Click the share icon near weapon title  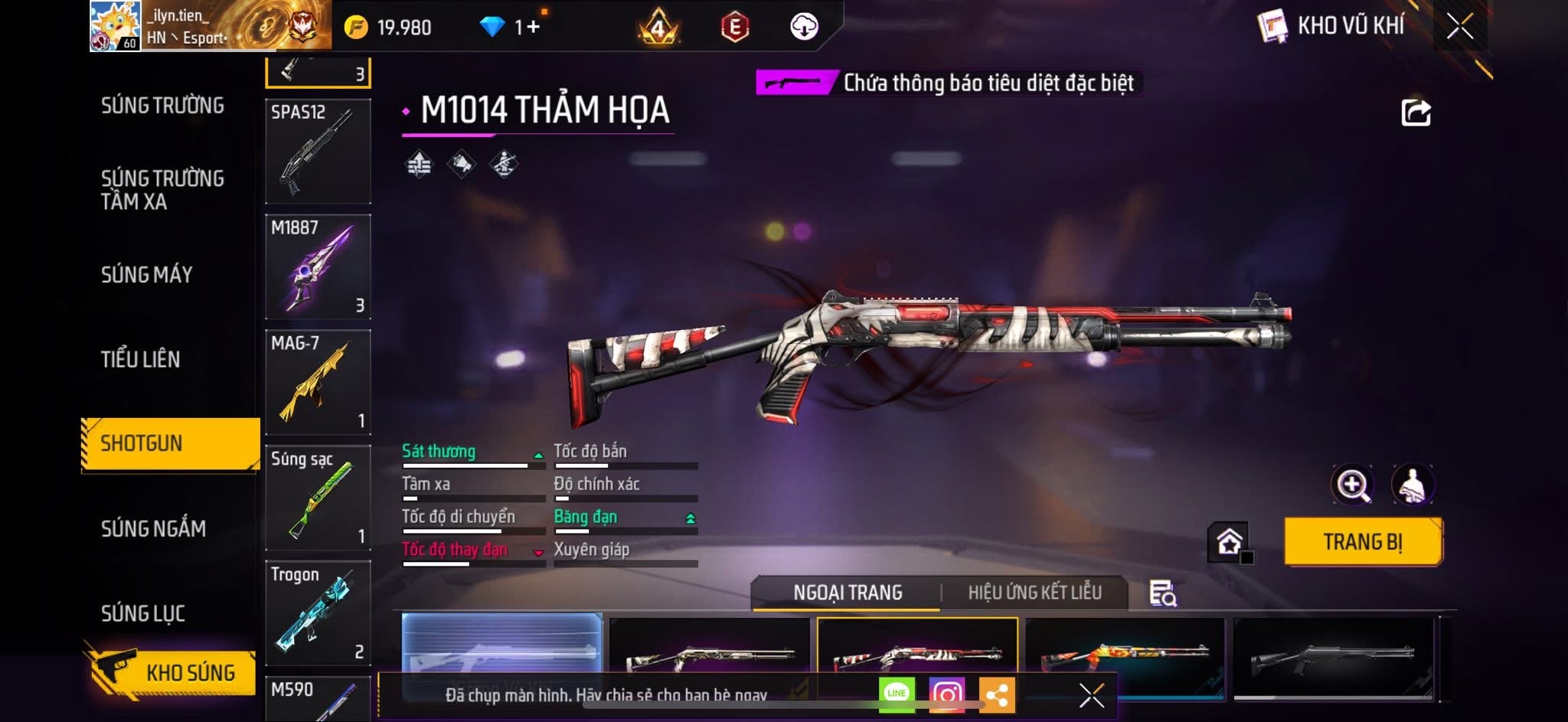[x=1416, y=113]
